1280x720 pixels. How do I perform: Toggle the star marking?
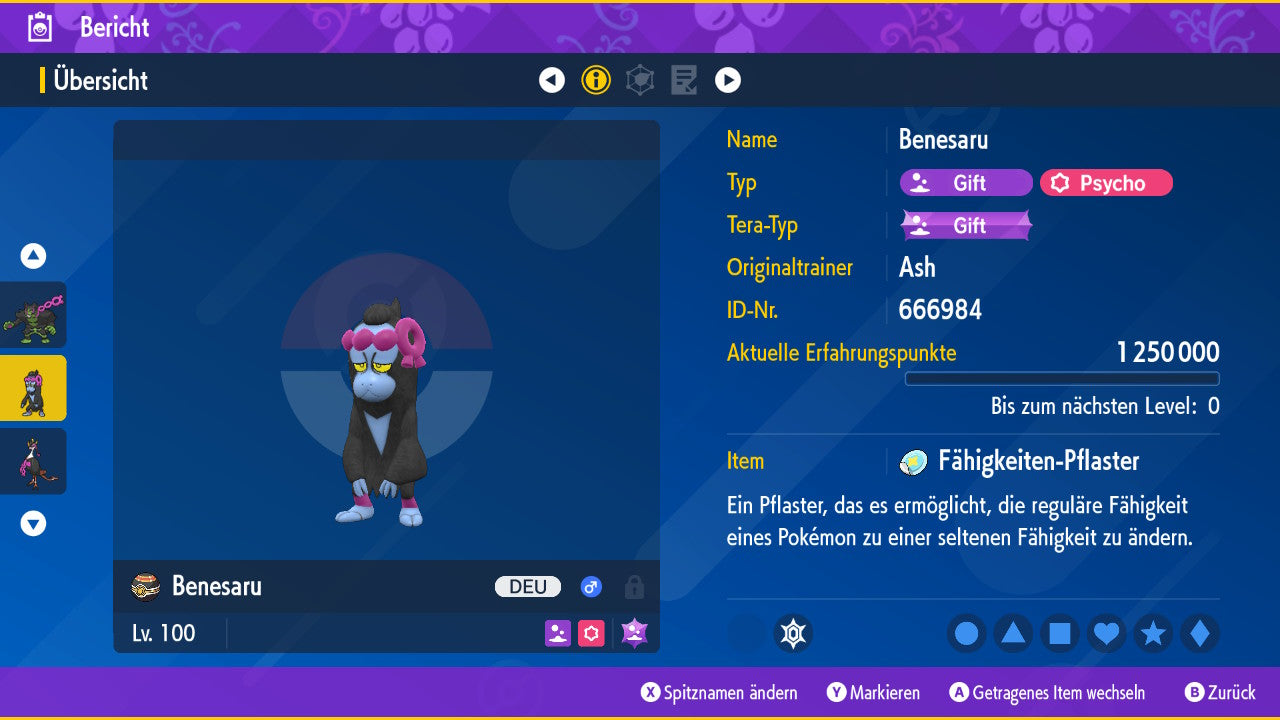pyautogui.click(x=1151, y=633)
